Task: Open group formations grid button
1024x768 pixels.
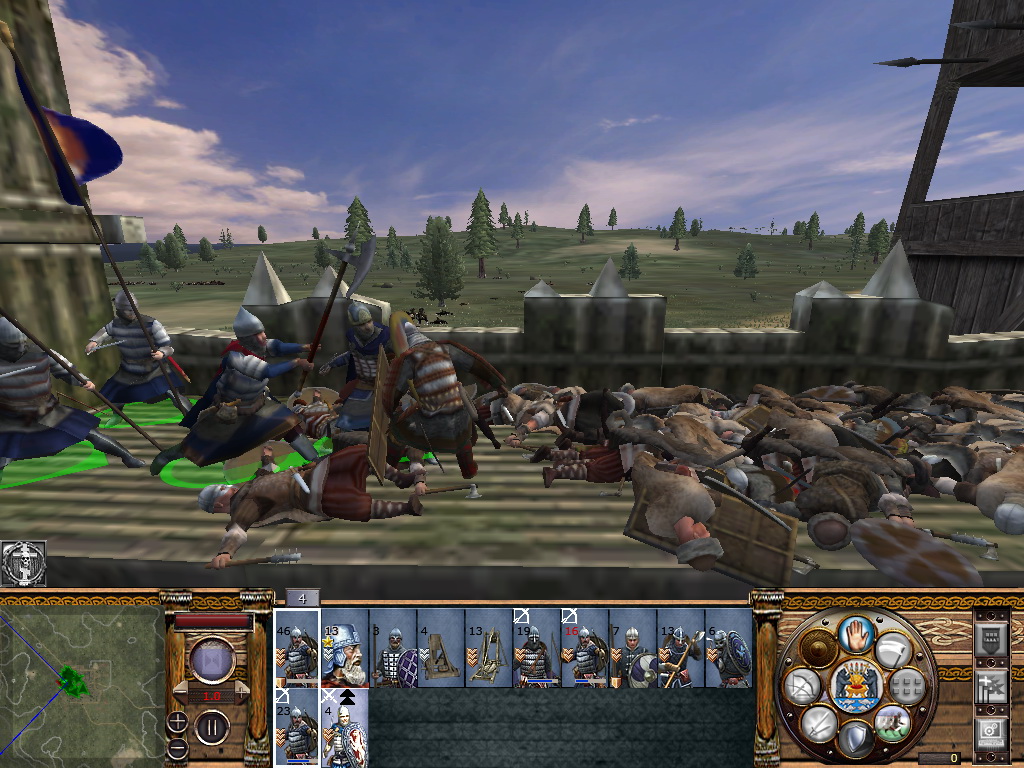Action: tap(906, 686)
